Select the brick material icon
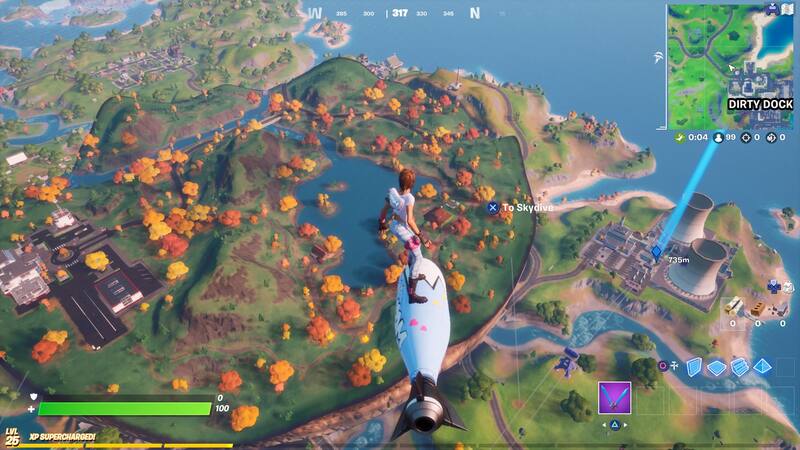Image resolution: width=800 pixels, height=450 pixels. [x=757, y=306]
